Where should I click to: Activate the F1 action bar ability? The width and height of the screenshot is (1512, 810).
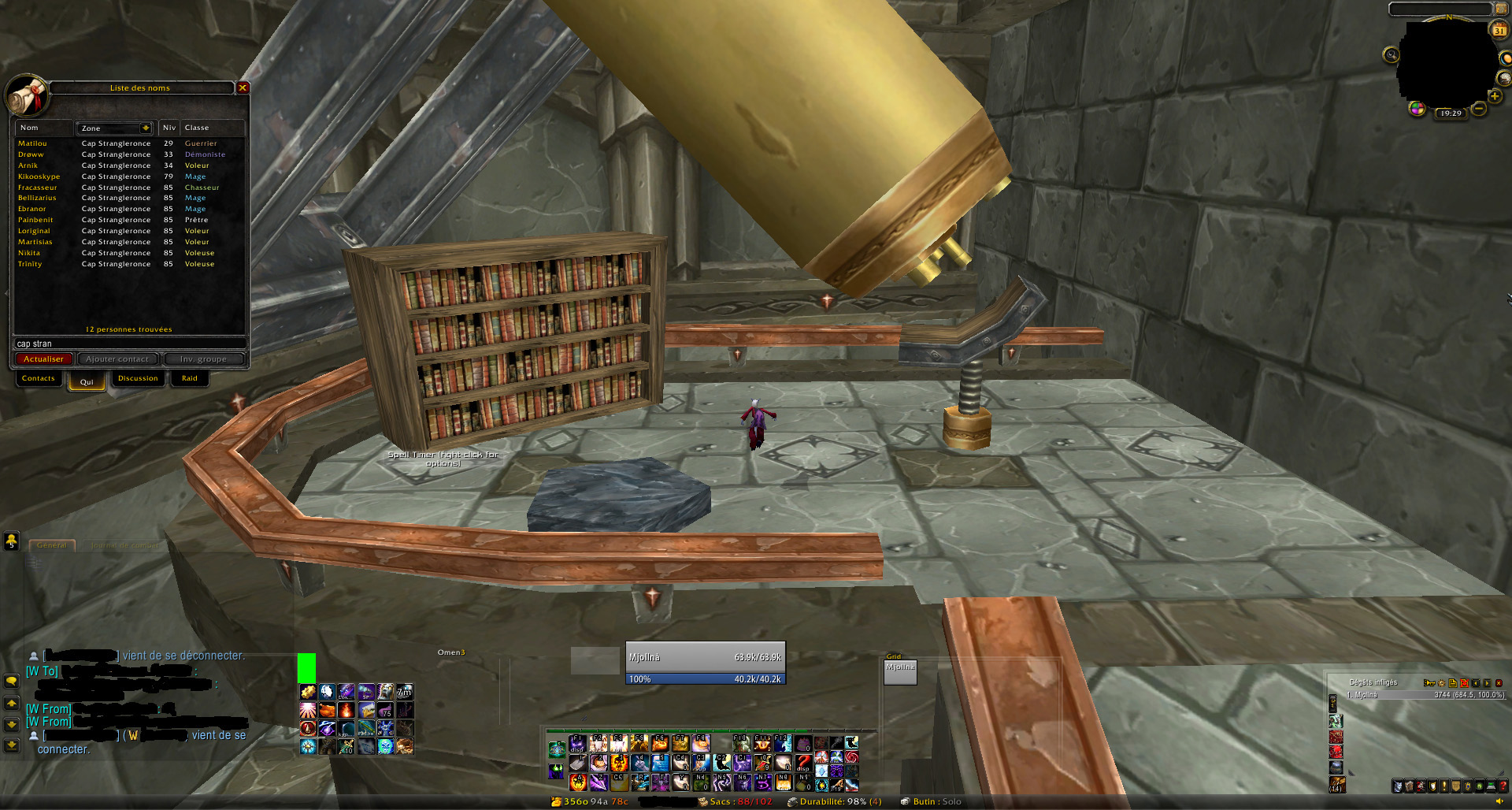pyautogui.click(x=578, y=743)
